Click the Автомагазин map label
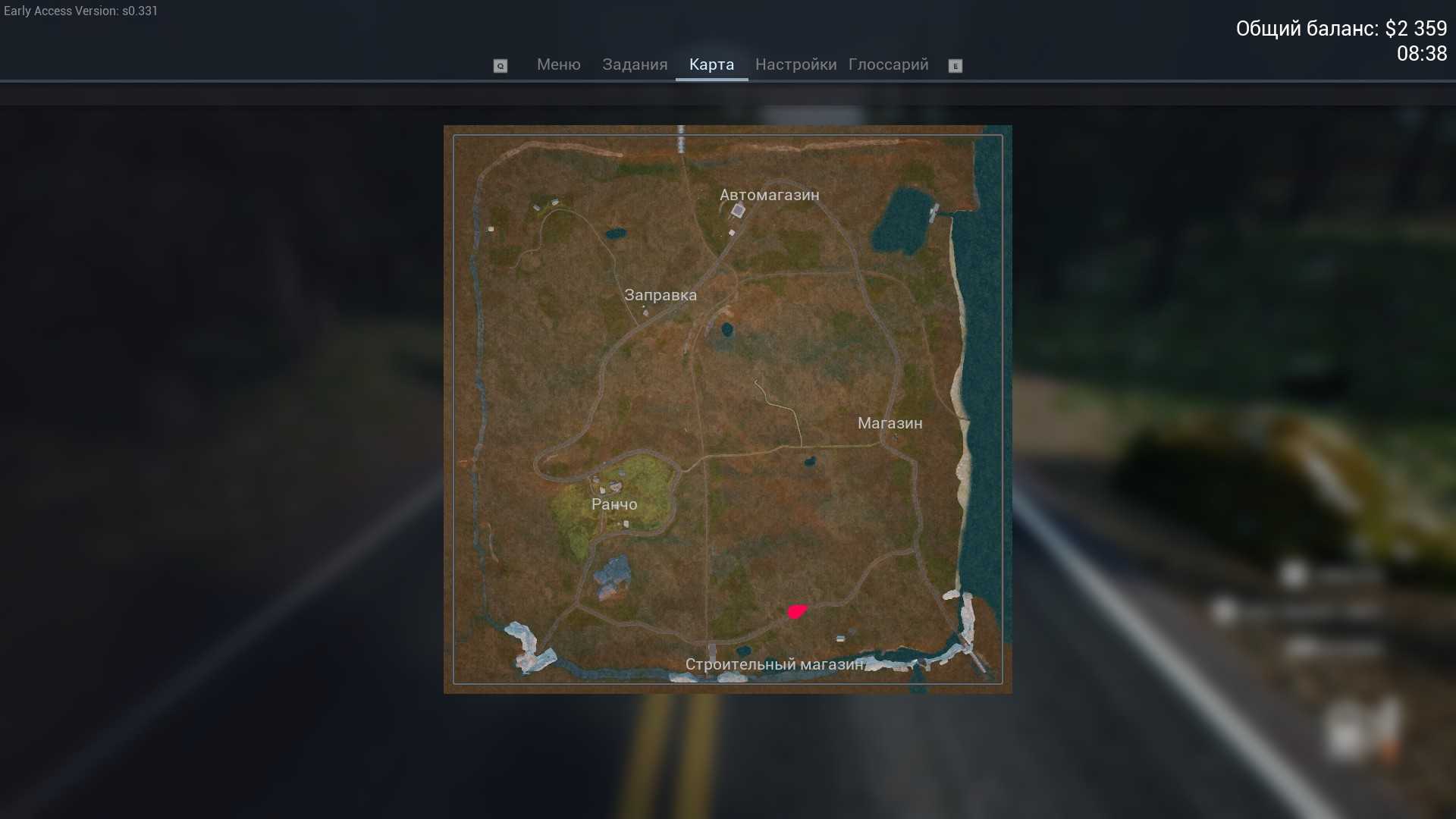This screenshot has width=1456, height=819. (769, 195)
